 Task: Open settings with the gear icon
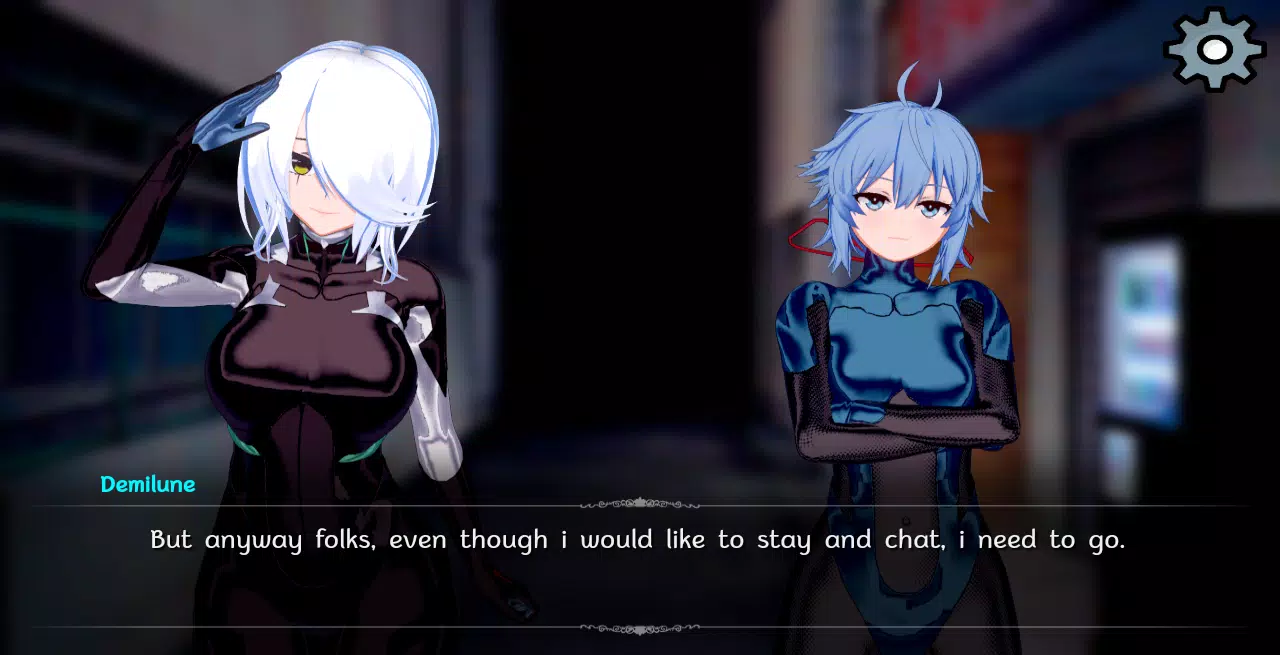pos(1214,49)
